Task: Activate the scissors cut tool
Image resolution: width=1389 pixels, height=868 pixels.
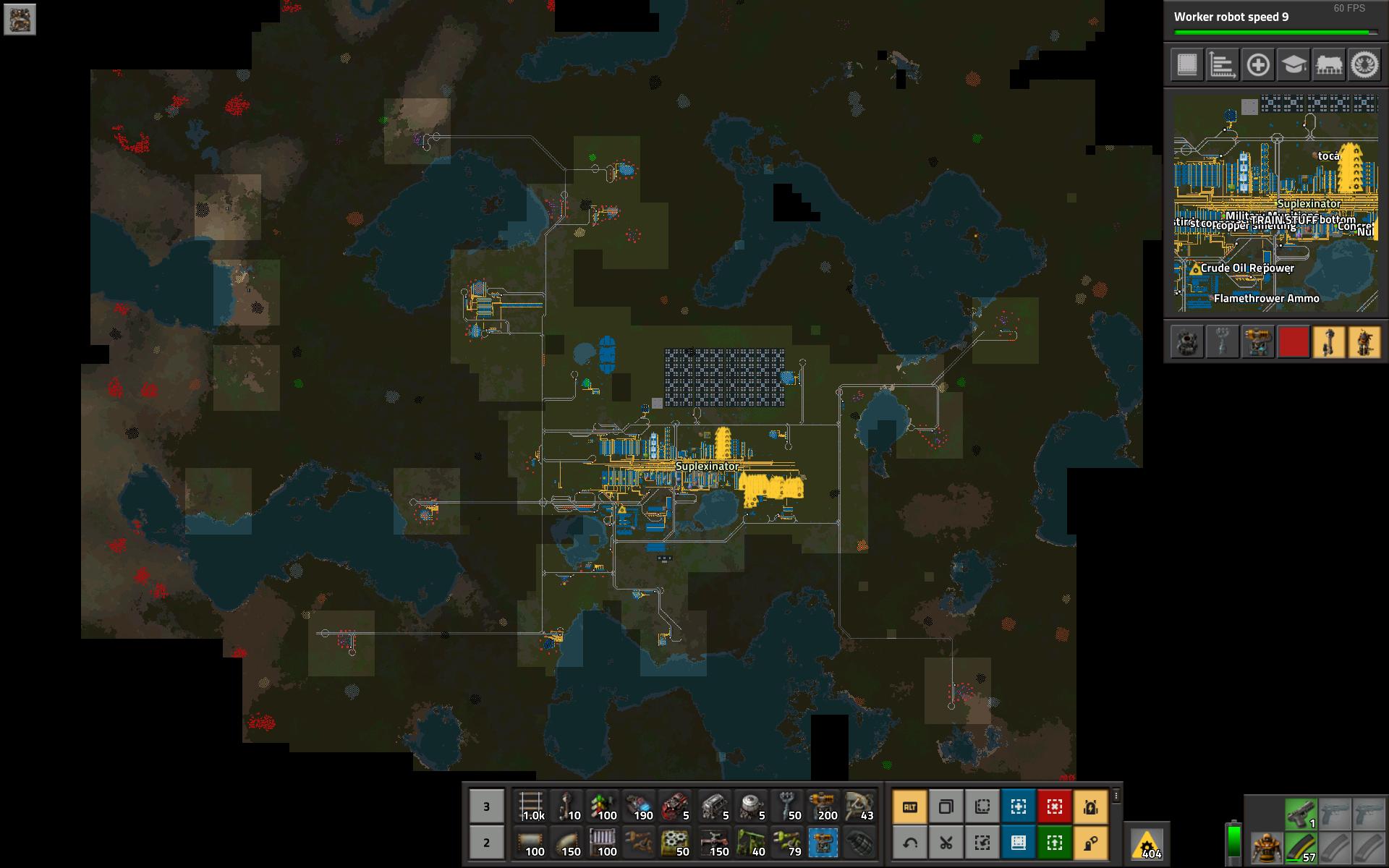Action: coord(946,843)
